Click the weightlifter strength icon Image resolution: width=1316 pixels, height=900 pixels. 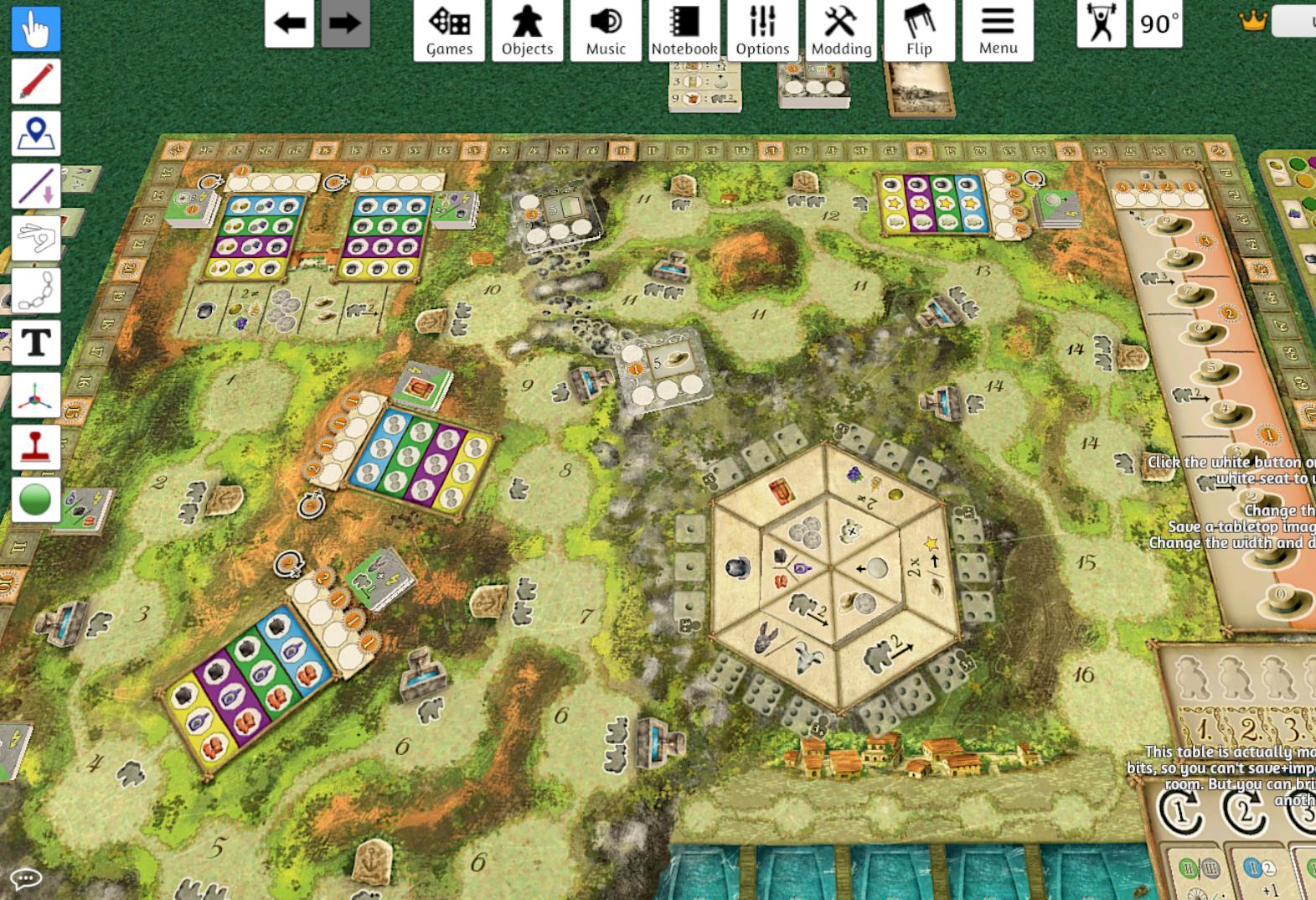coord(1101,25)
